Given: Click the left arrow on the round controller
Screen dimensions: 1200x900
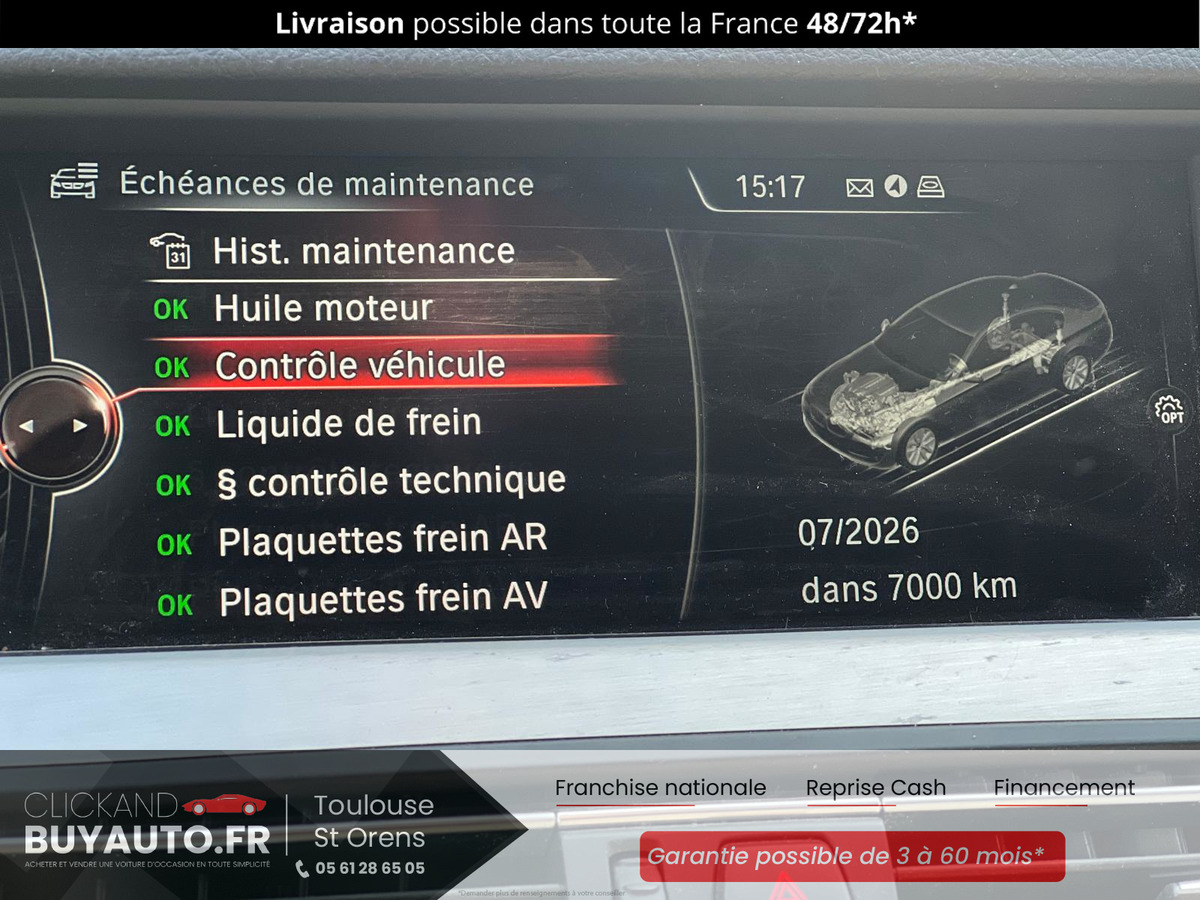Looking at the screenshot, I should coord(26,426).
